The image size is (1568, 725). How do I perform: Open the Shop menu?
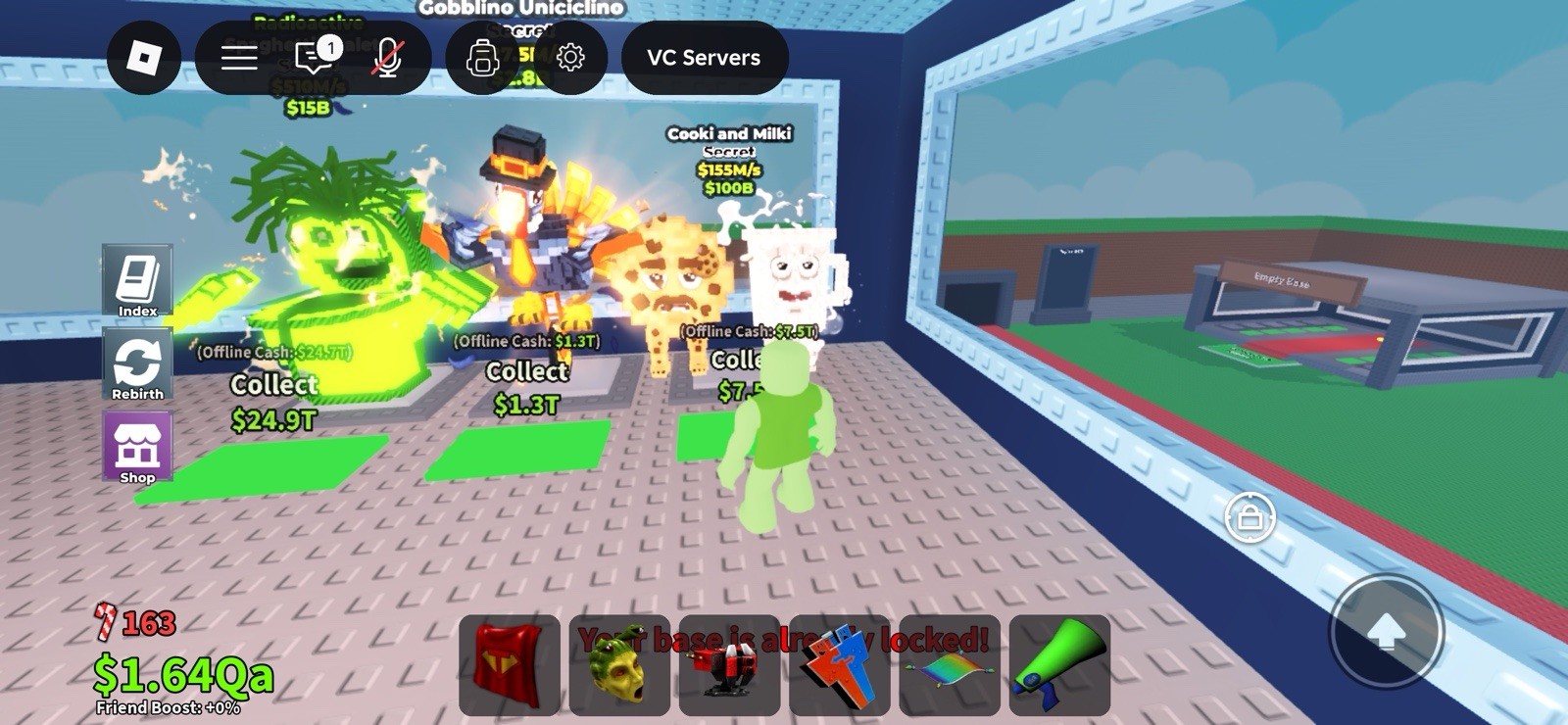click(137, 449)
